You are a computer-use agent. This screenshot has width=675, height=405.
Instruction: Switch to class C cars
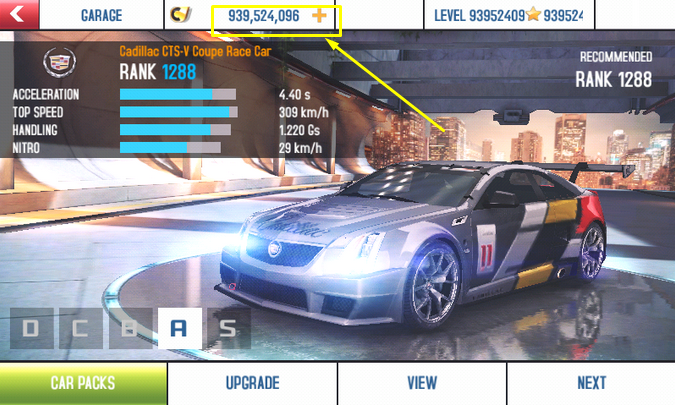pyautogui.click(x=80, y=328)
